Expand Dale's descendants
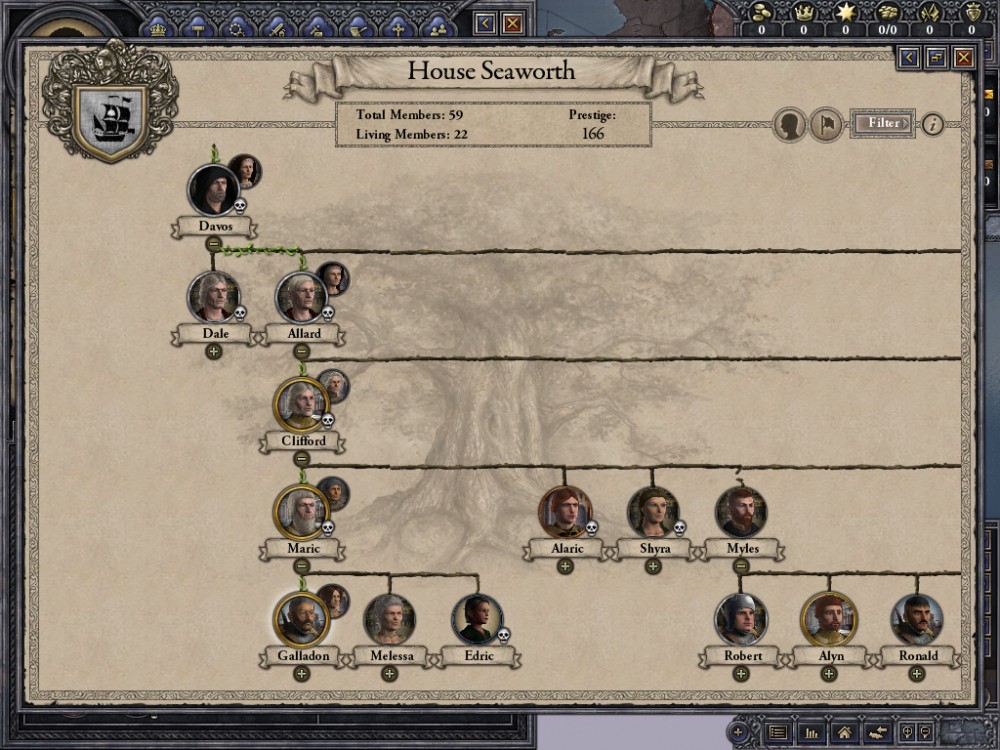The width and height of the screenshot is (1000, 750). click(213, 351)
